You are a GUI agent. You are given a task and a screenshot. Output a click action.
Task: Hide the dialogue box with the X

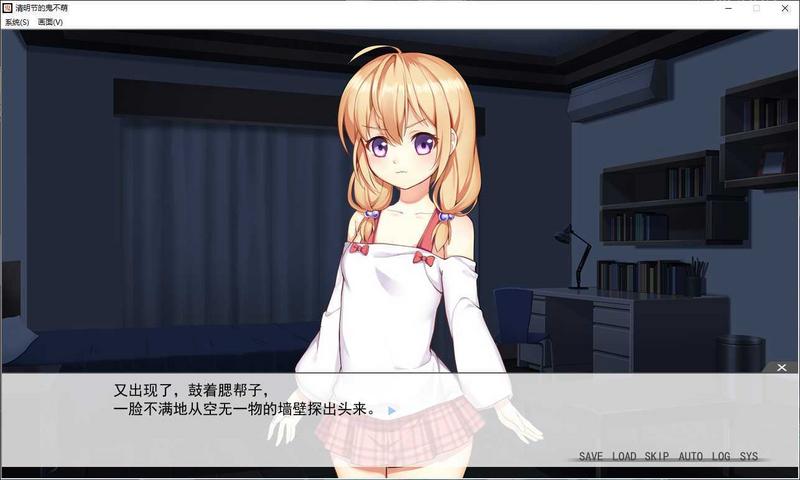tap(782, 368)
